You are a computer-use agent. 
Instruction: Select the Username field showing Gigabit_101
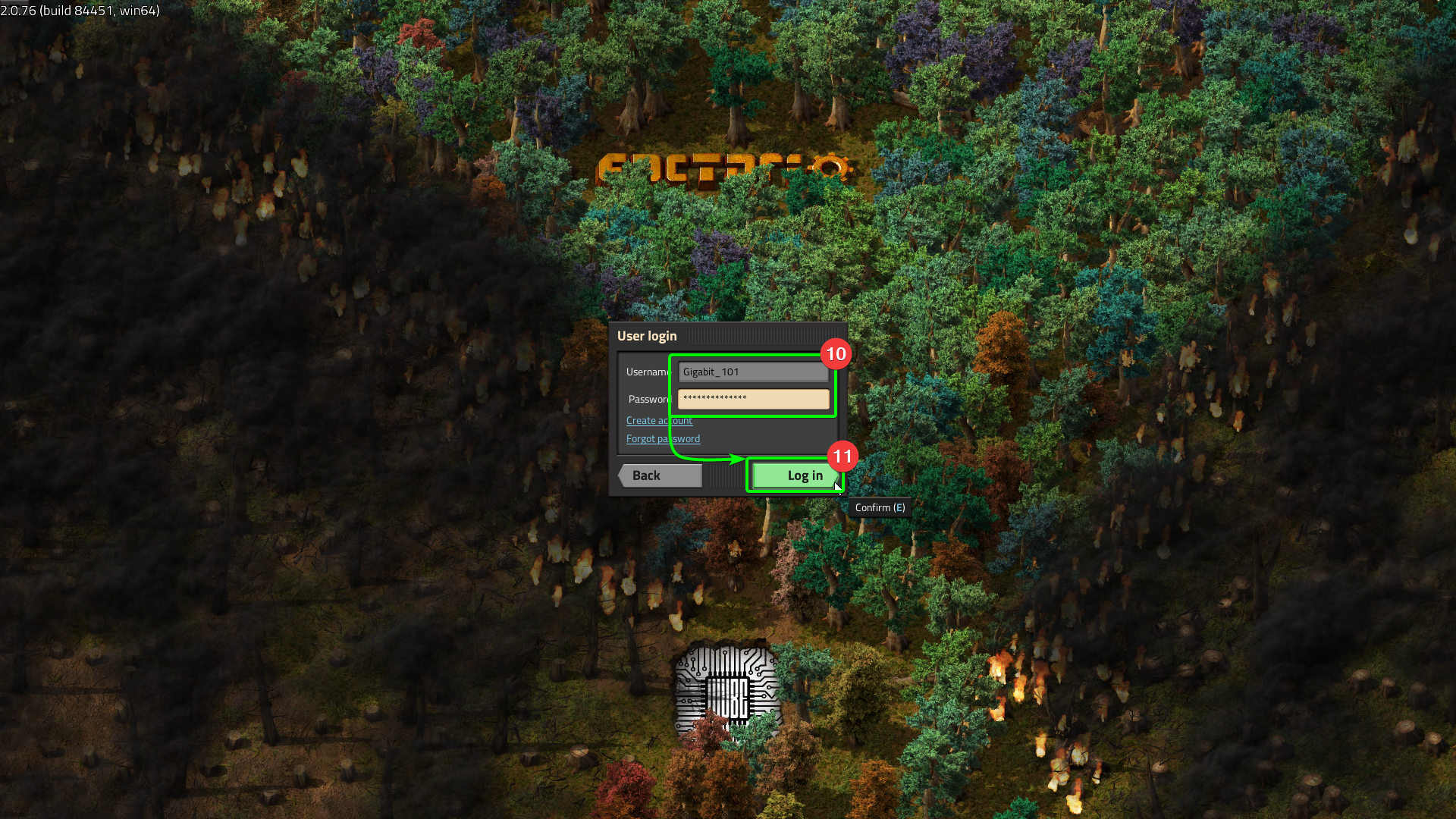tap(752, 371)
